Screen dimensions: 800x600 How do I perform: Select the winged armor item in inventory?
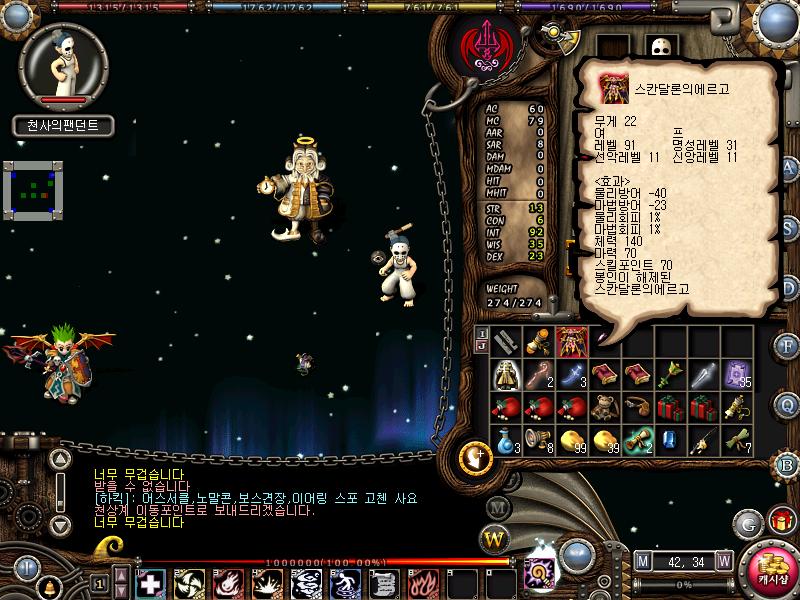573,341
